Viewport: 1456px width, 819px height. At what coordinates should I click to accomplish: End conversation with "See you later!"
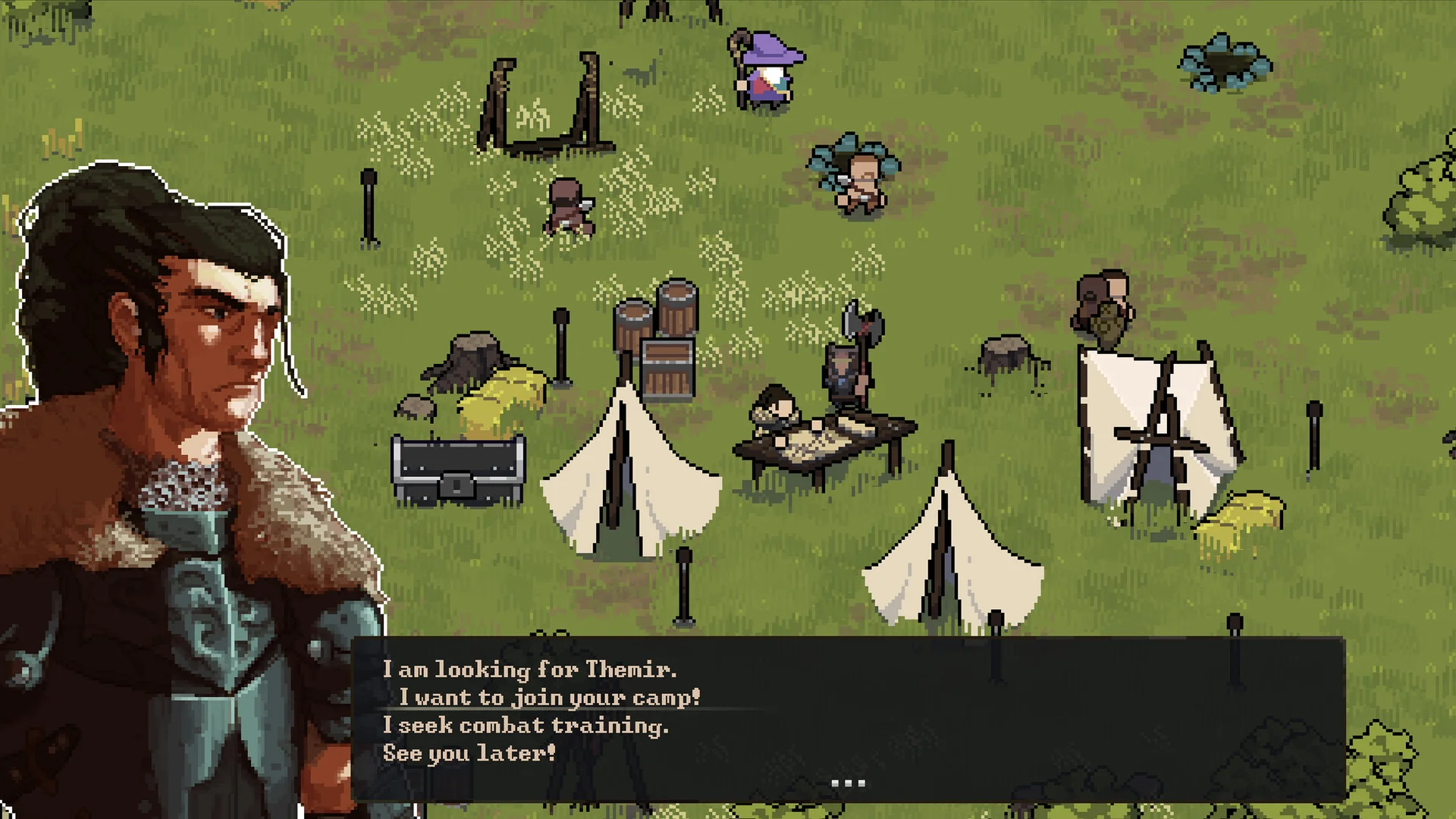click(469, 754)
